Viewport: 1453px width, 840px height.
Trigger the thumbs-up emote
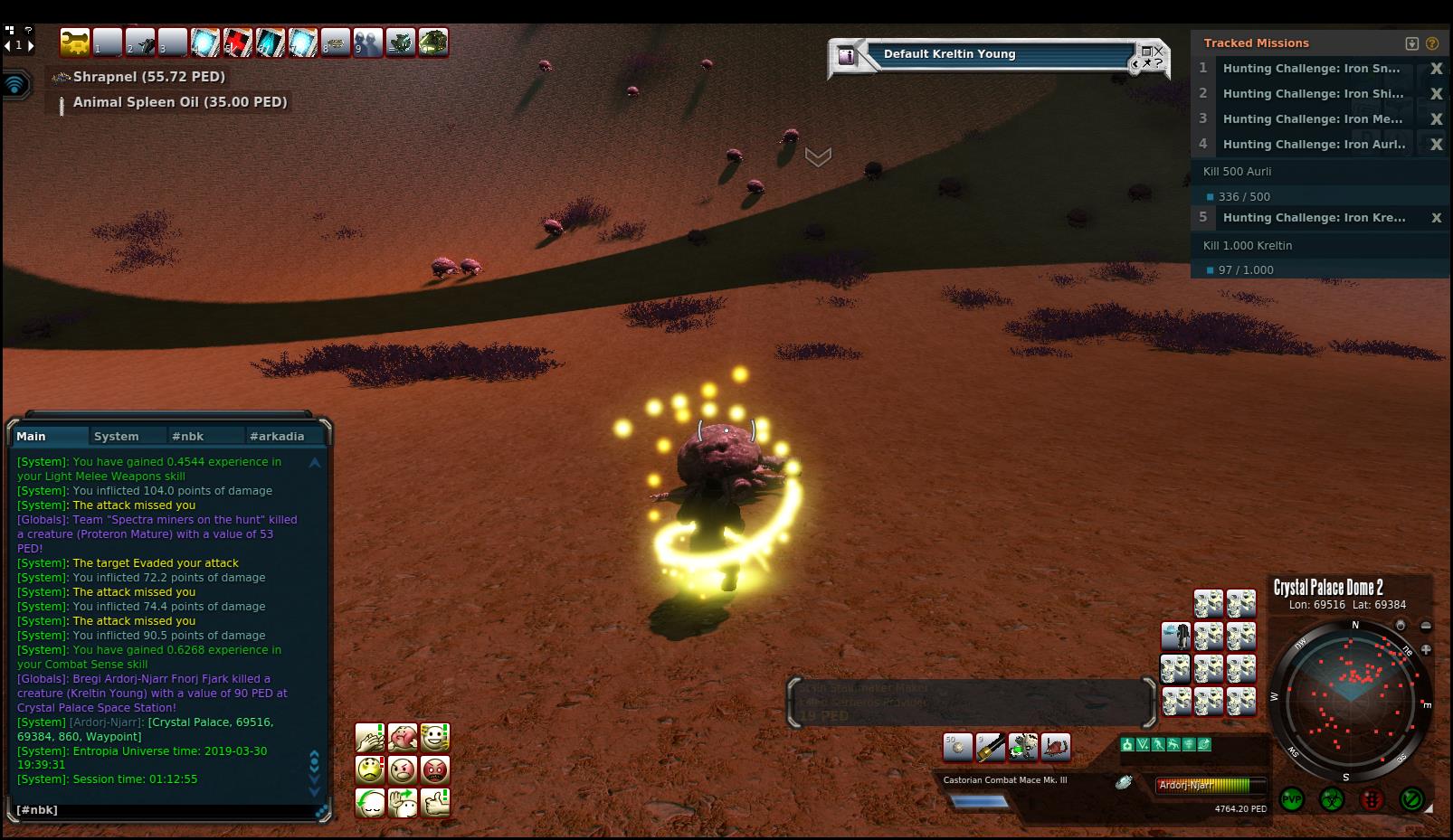(435, 803)
